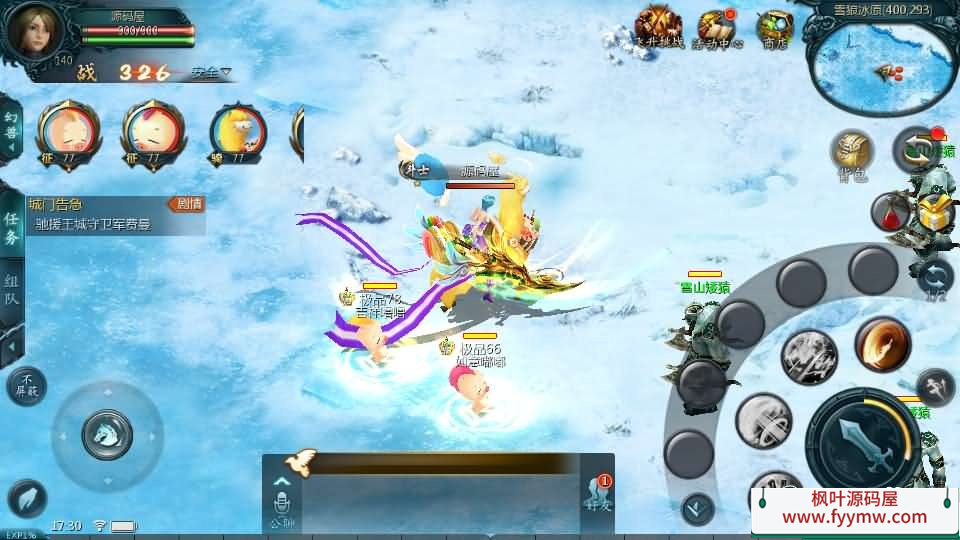Open the 背包 backpack
Screen dimensions: 960x540
[x=852, y=155]
